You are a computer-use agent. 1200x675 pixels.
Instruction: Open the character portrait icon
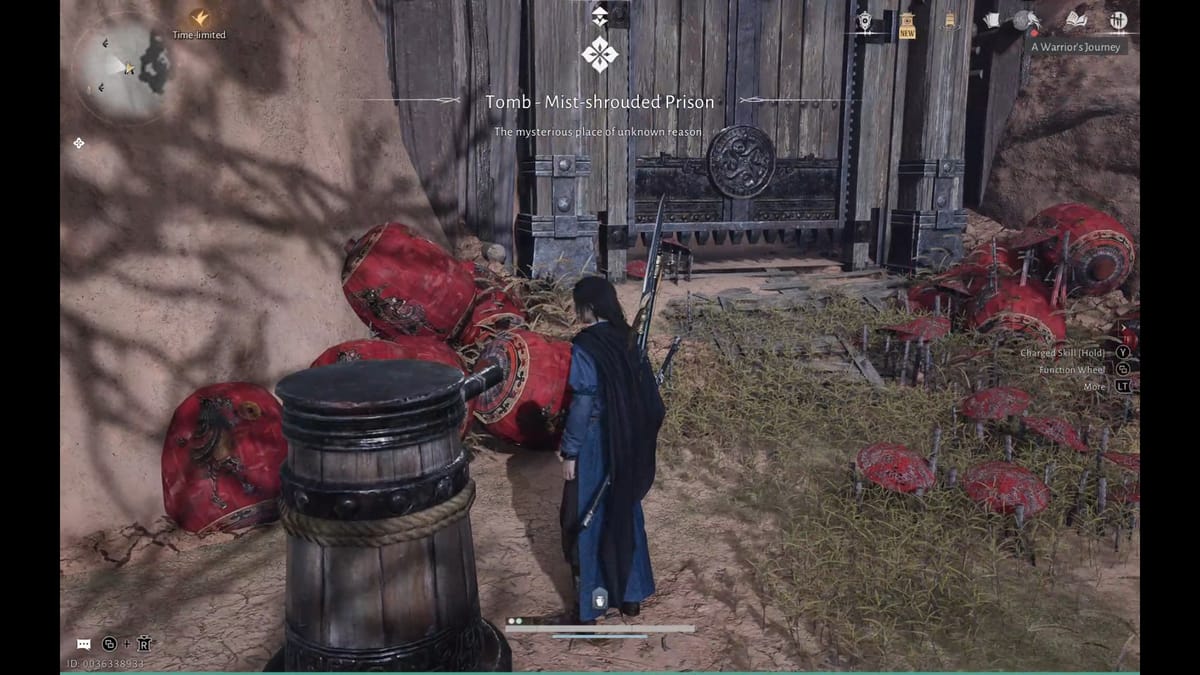[x=1023, y=20]
